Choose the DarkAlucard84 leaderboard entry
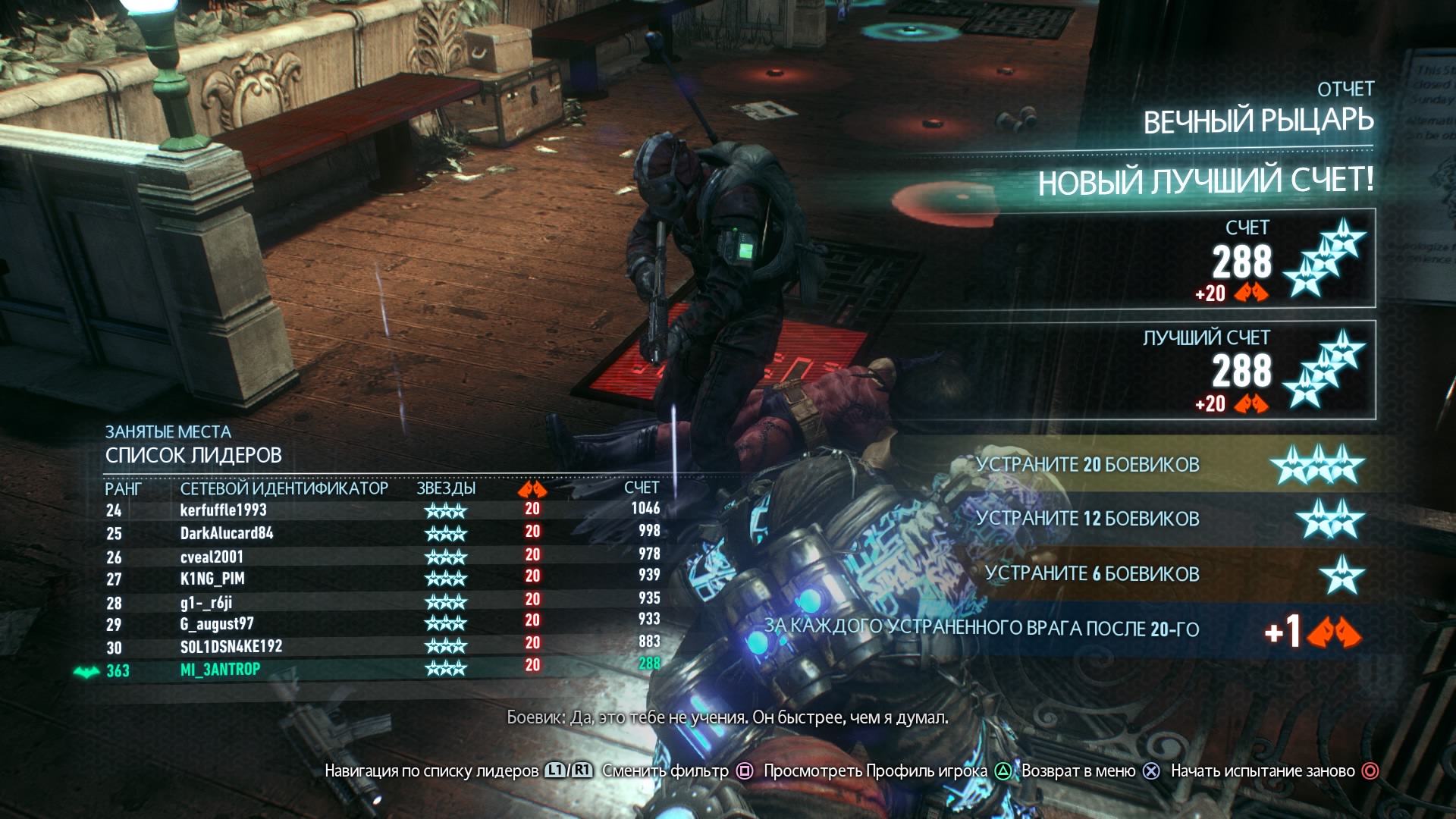The image size is (1456, 819). (227, 533)
